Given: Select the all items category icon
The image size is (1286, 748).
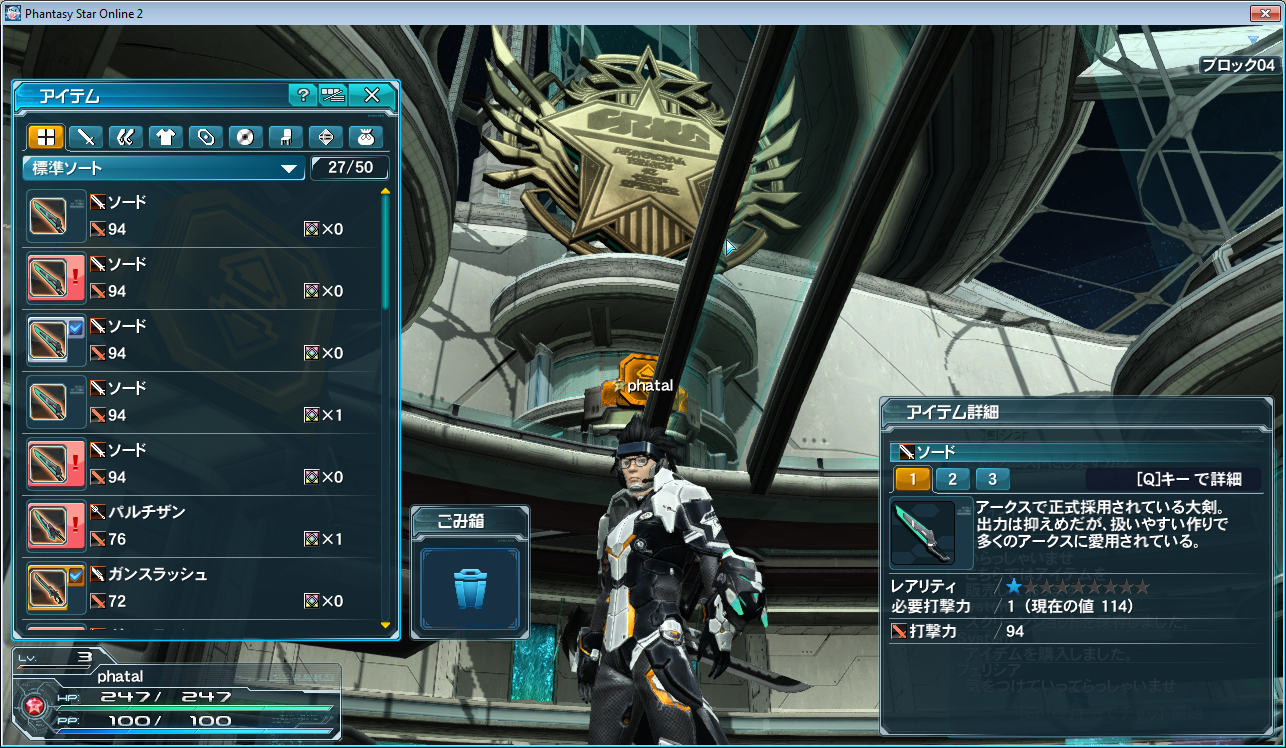Looking at the screenshot, I should pyautogui.click(x=45, y=137).
